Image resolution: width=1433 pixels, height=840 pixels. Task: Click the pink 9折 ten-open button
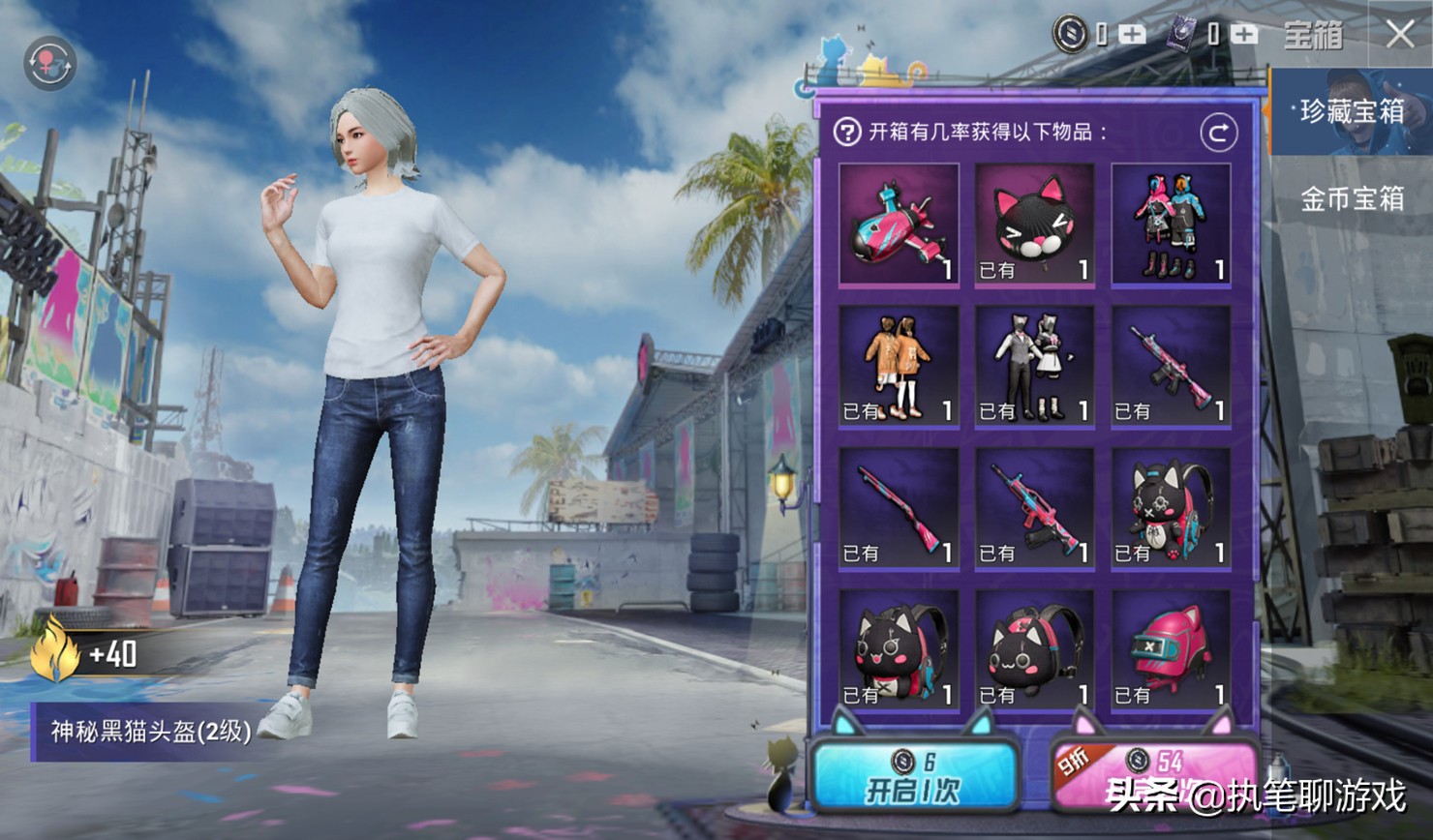(1153, 776)
